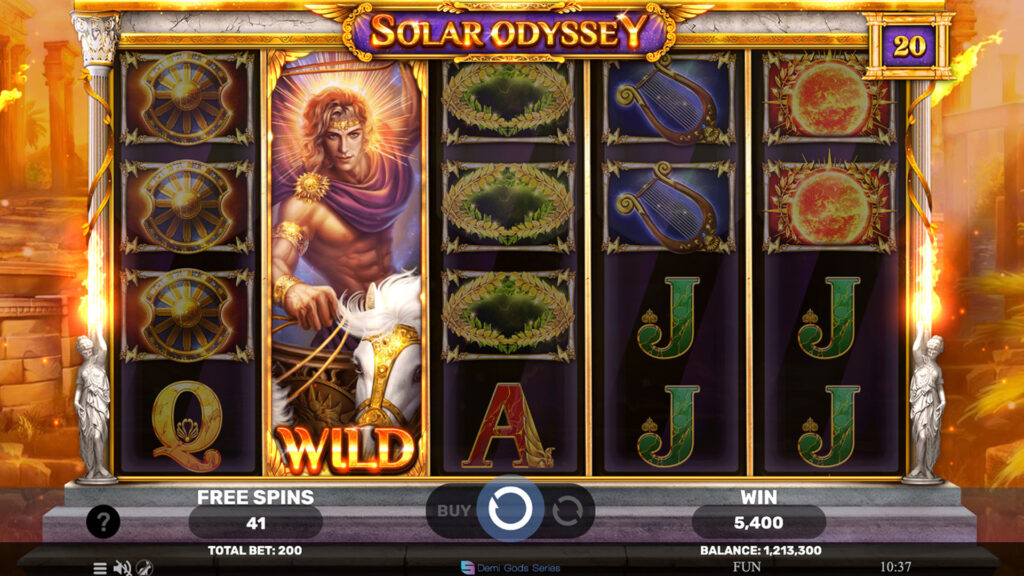Spin the reels with the center button
The image size is (1024, 576).
(510, 510)
